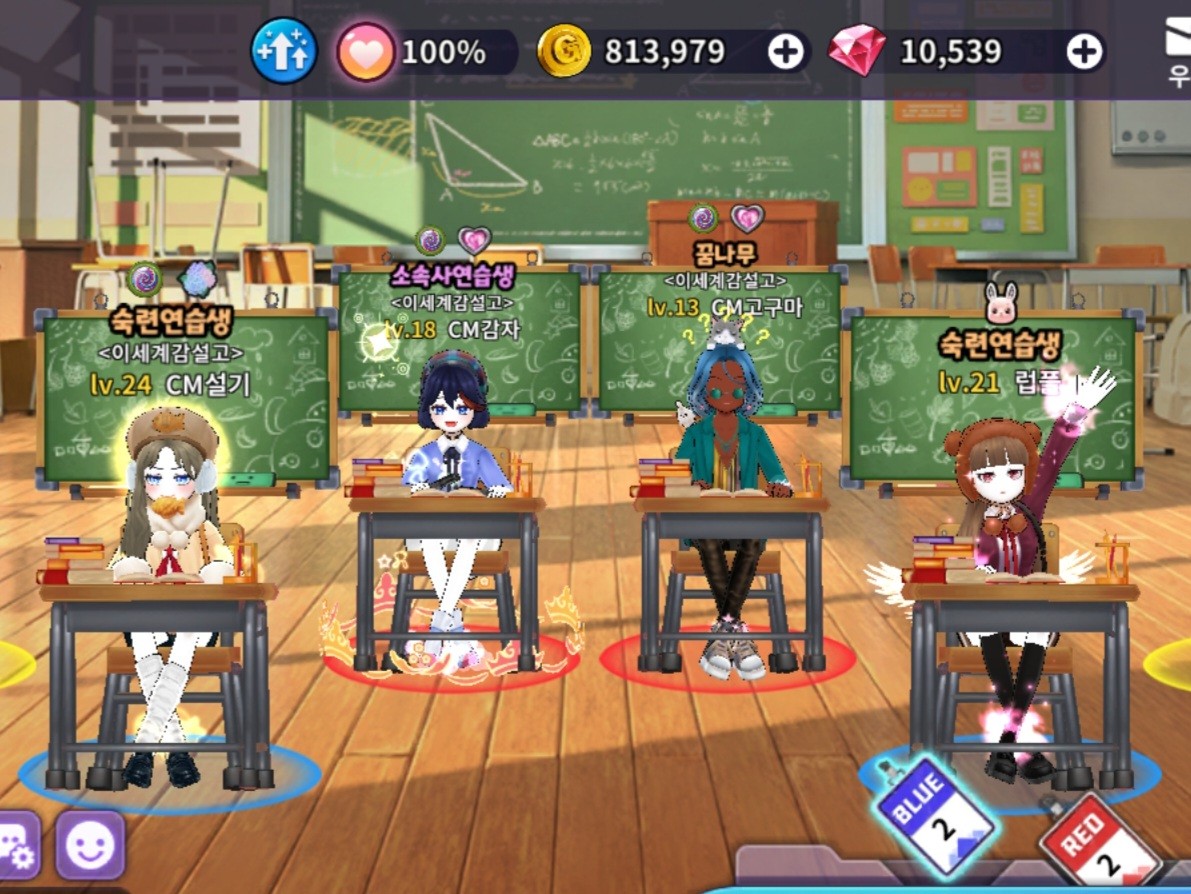
Task: Open the chat settings button
Action: coord(18,846)
